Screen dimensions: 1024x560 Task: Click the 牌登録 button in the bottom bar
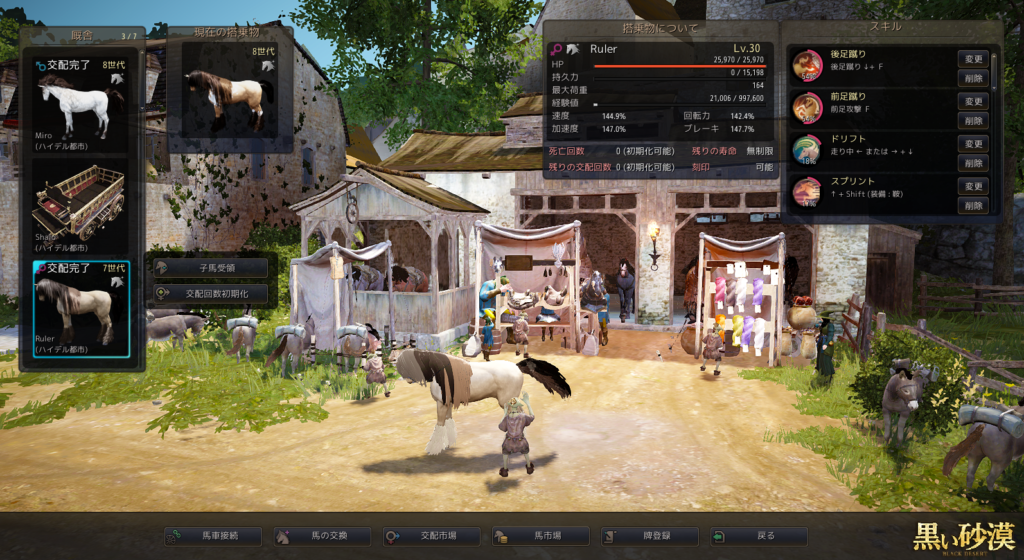649,536
